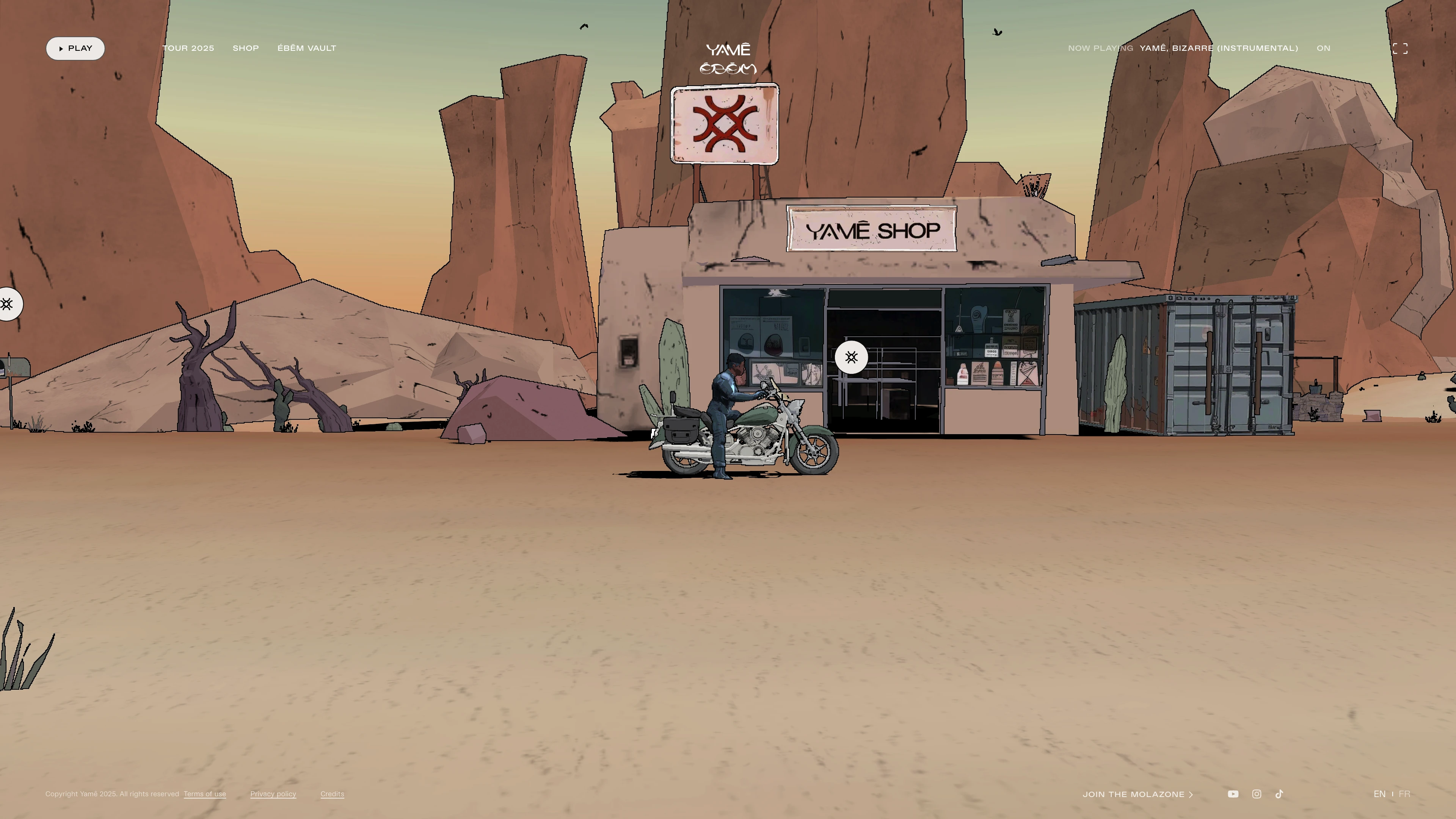This screenshot has width=1456, height=819.
Task: Select the hotspot marker at the shop door
Action: [x=851, y=357]
